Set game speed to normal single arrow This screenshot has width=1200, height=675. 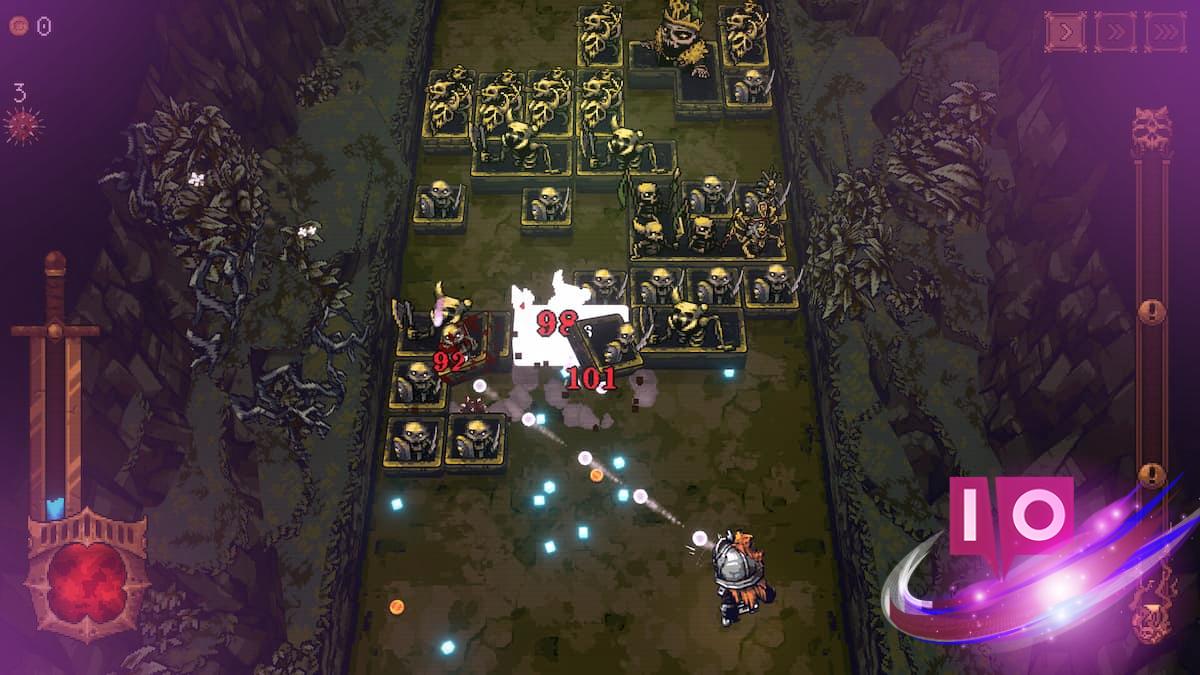pyautogui.click(x=1065, y=32)
